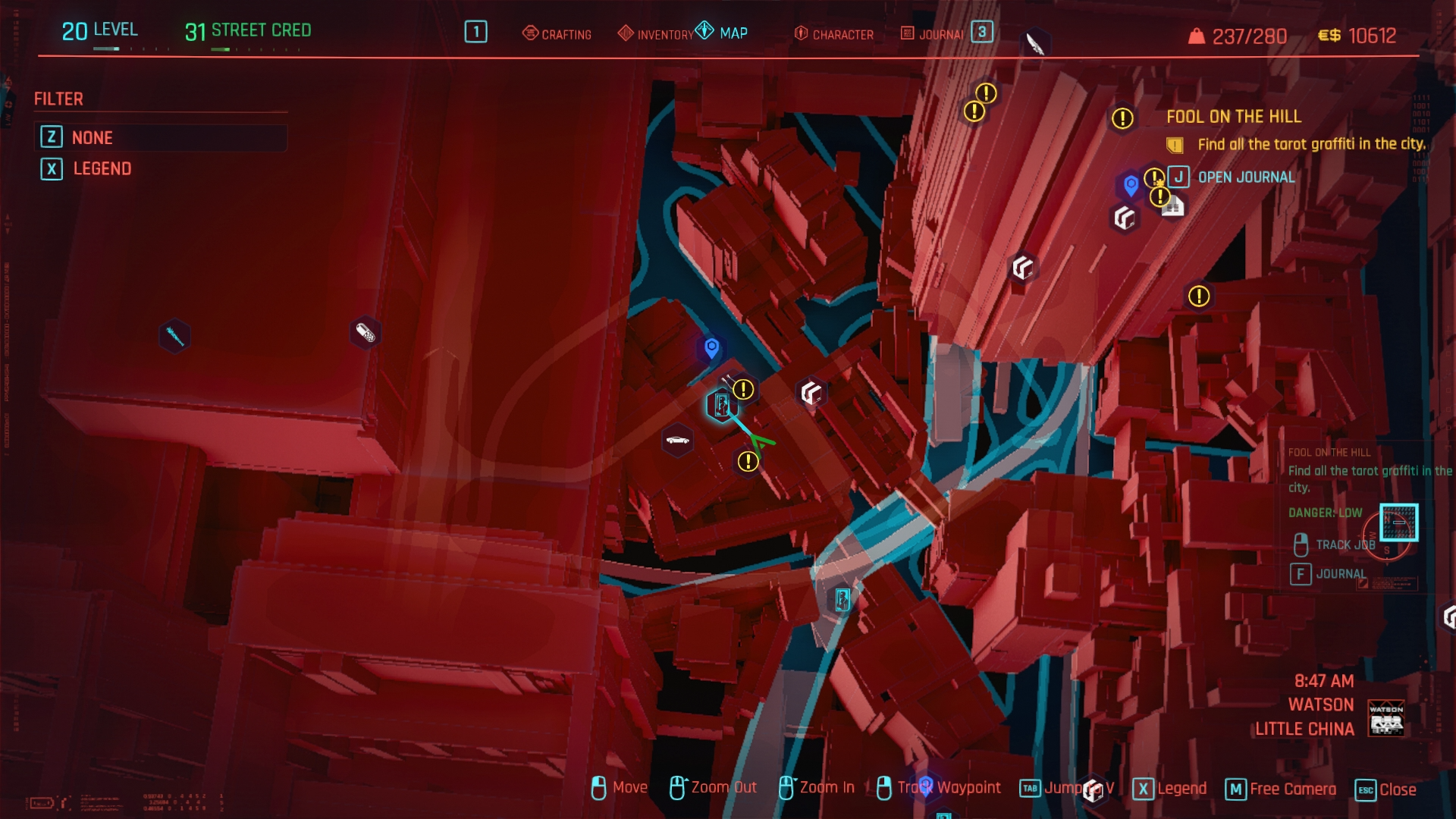
Task: Open the Character tab
Action: click(x=834, y=34)
